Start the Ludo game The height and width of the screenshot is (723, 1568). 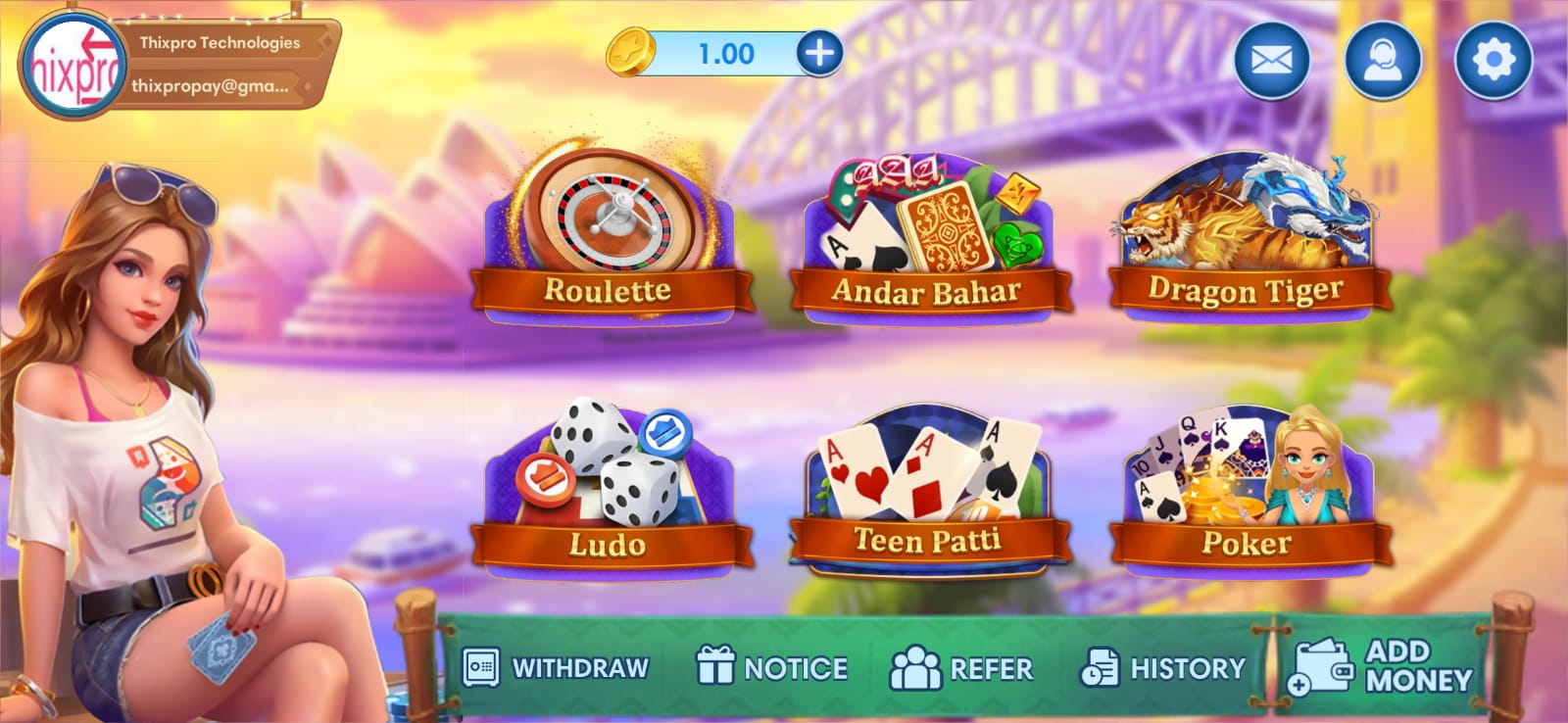pyautogui.click(x=610, y=490)
